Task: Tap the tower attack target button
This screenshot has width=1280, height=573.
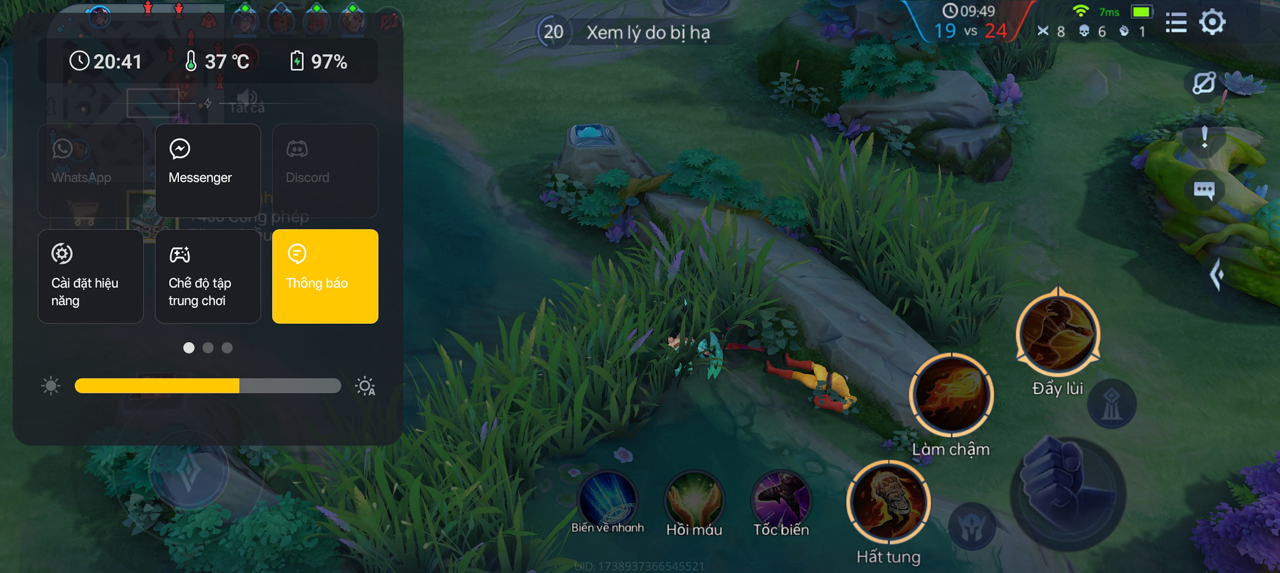Action: [1111, 404]
